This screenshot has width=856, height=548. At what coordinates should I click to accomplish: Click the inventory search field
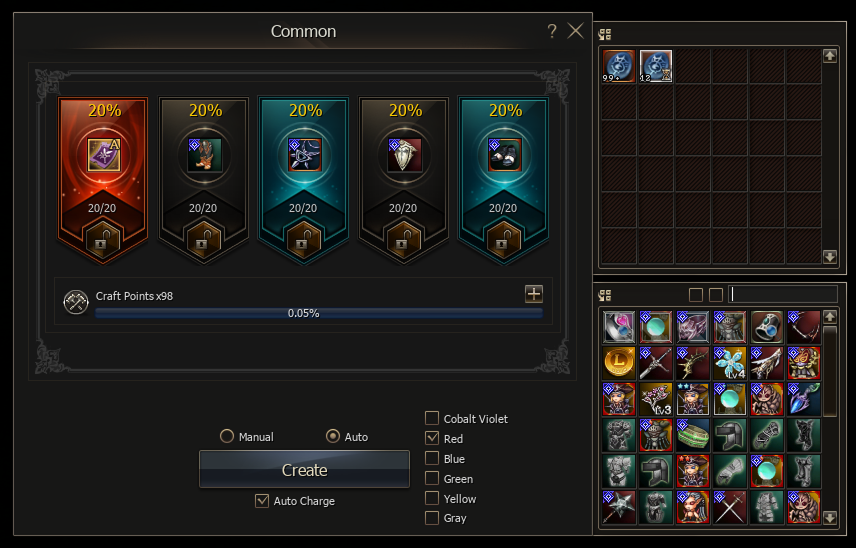tap(783, 294)
